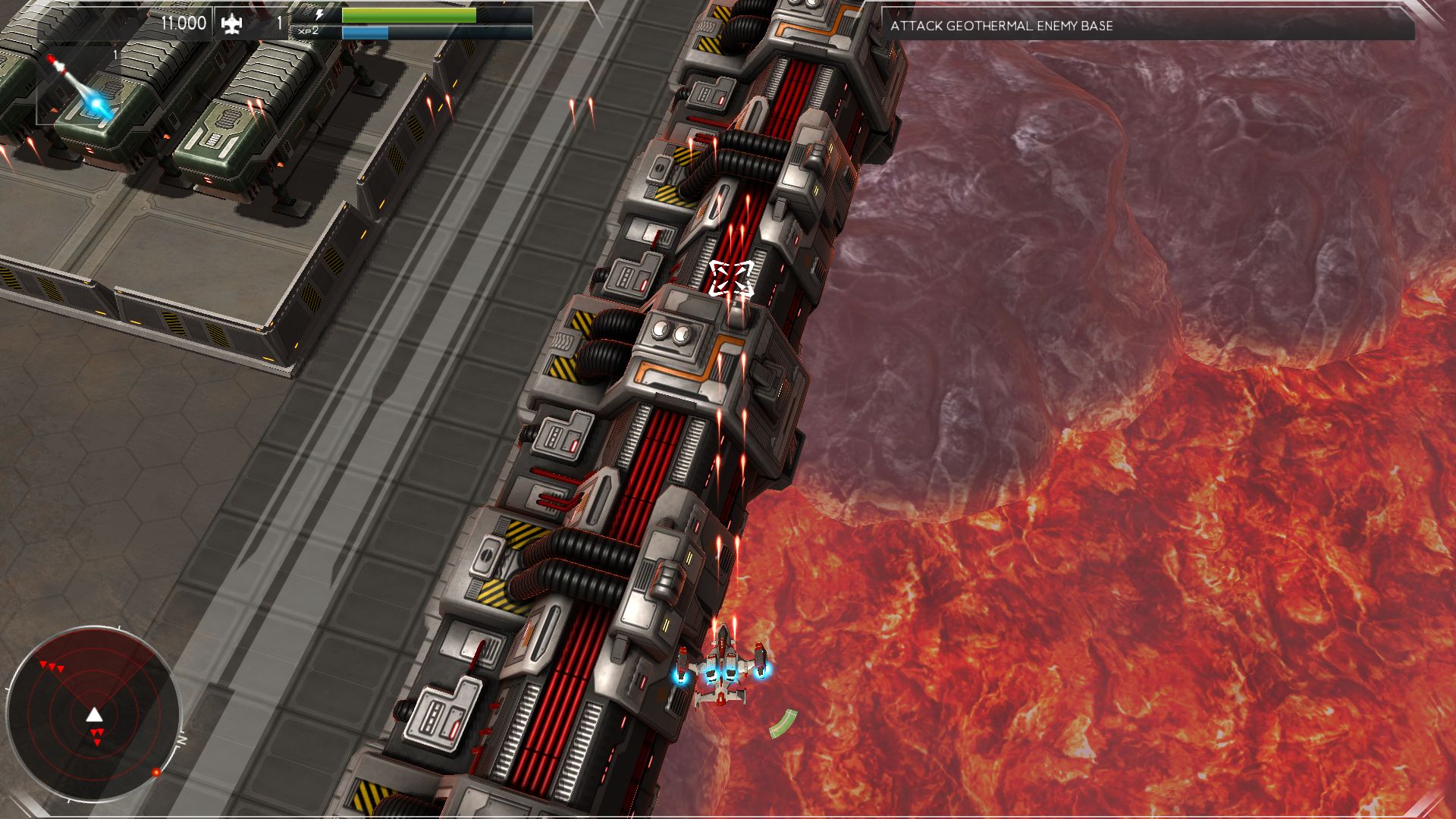
Task: Click the ship lives icon
Action: (x=231, y=24)
